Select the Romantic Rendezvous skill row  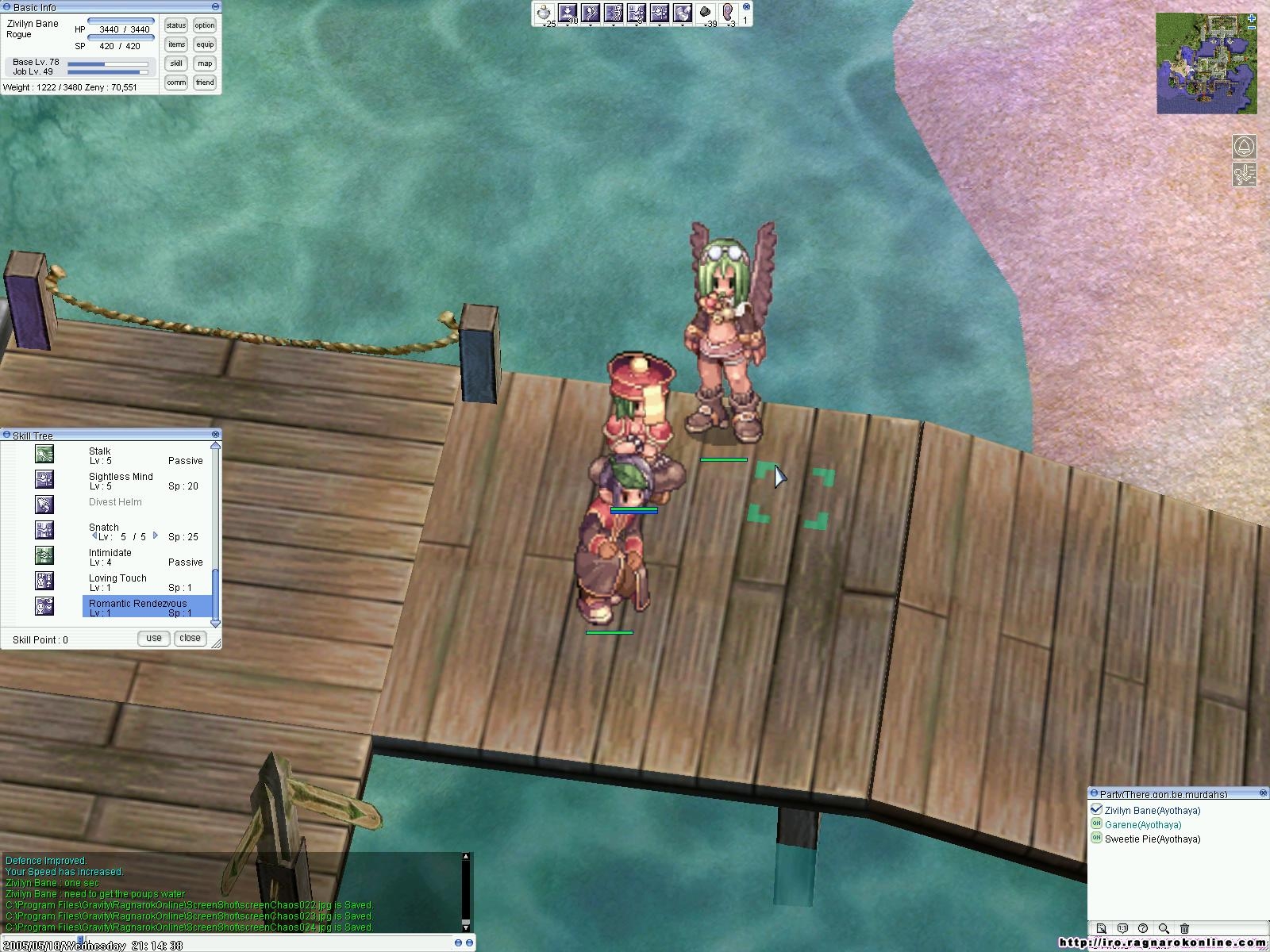(x=147, y=607)
